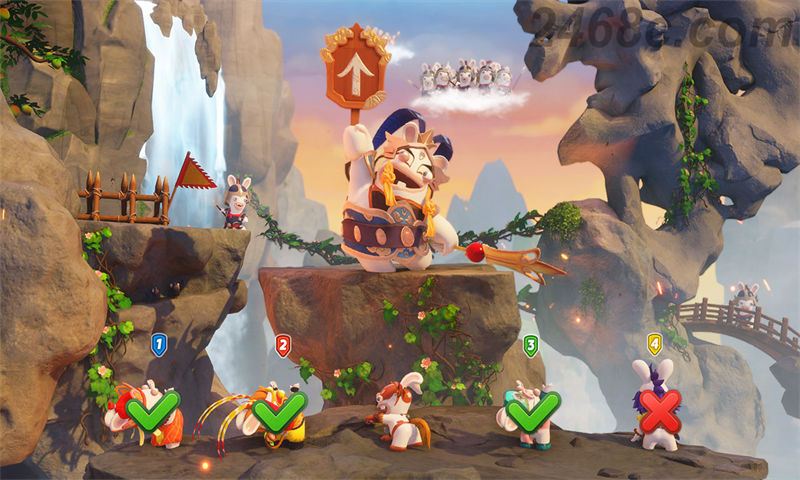The width and height of the screenshot is (800, 480).
Task: Select the green player 3 badge
Action: (531, 345)
